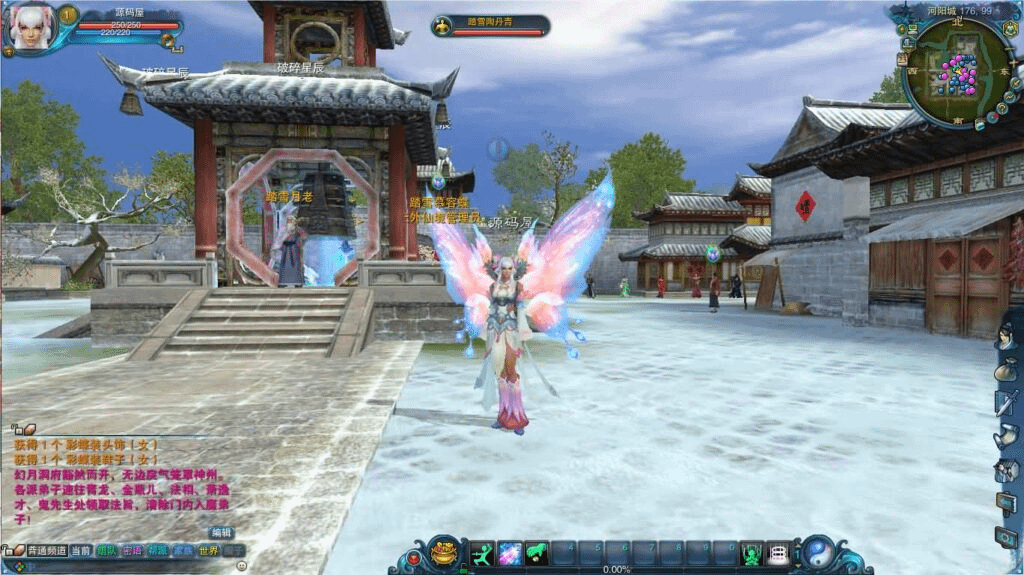Select the 踏雪陶丹青 target frame

click(491, 25)
